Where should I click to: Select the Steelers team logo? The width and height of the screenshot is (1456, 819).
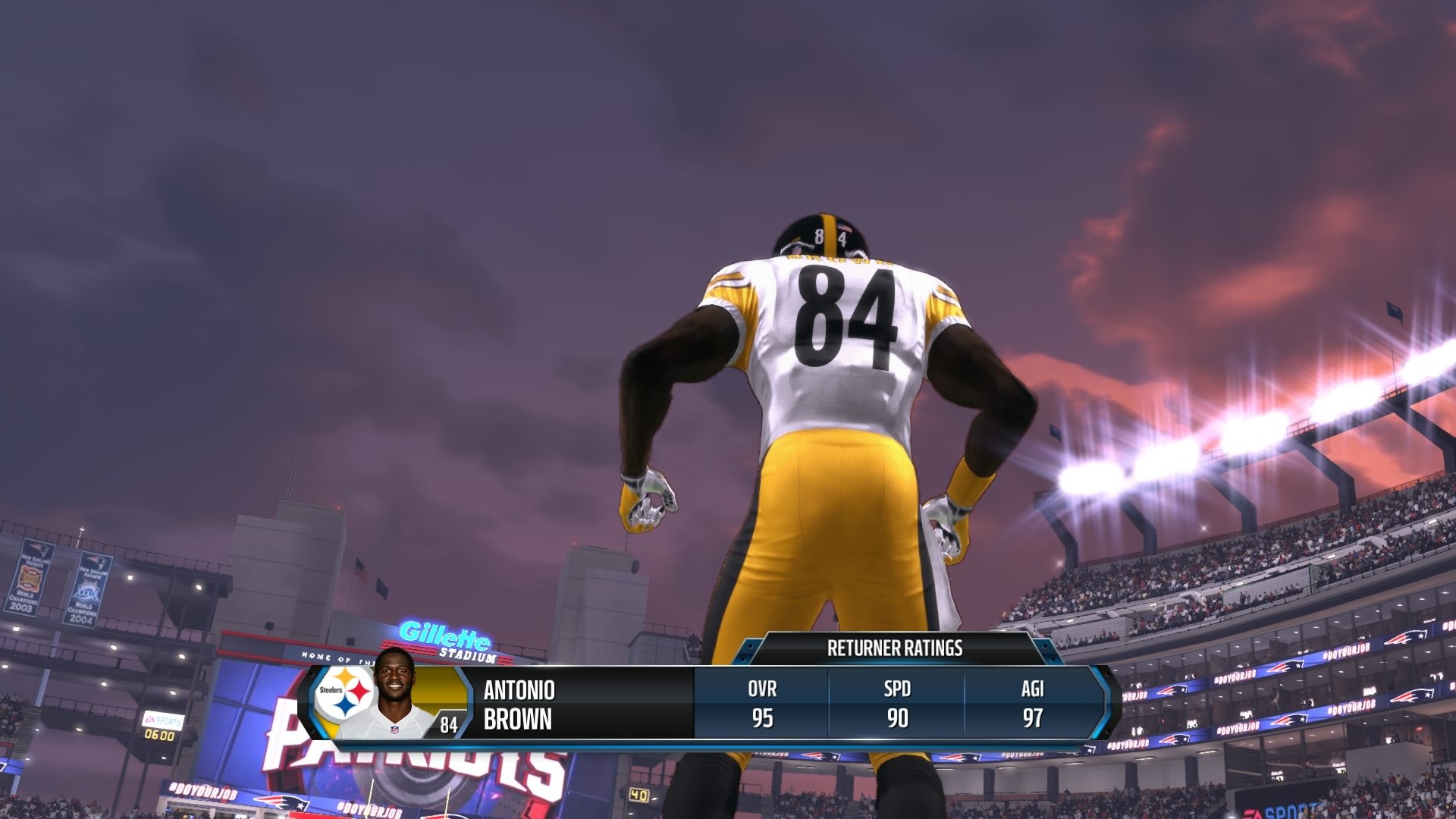(347, 691)
